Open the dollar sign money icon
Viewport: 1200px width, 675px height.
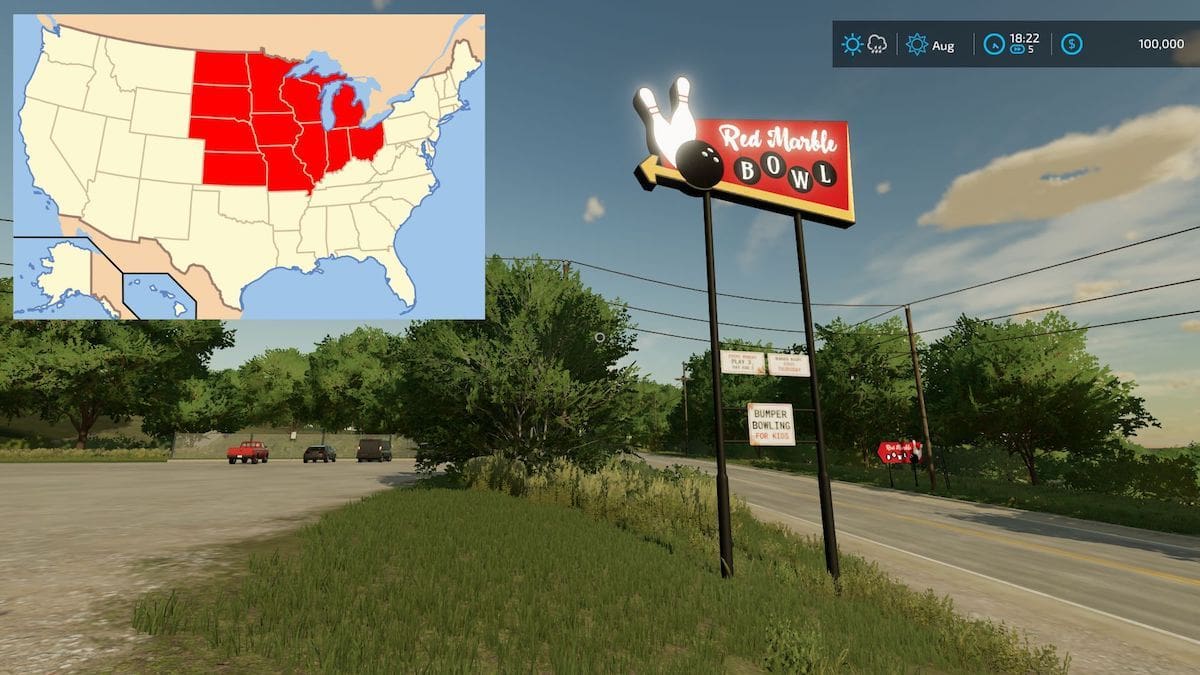pyautogui.click(x=1071, y=44)
